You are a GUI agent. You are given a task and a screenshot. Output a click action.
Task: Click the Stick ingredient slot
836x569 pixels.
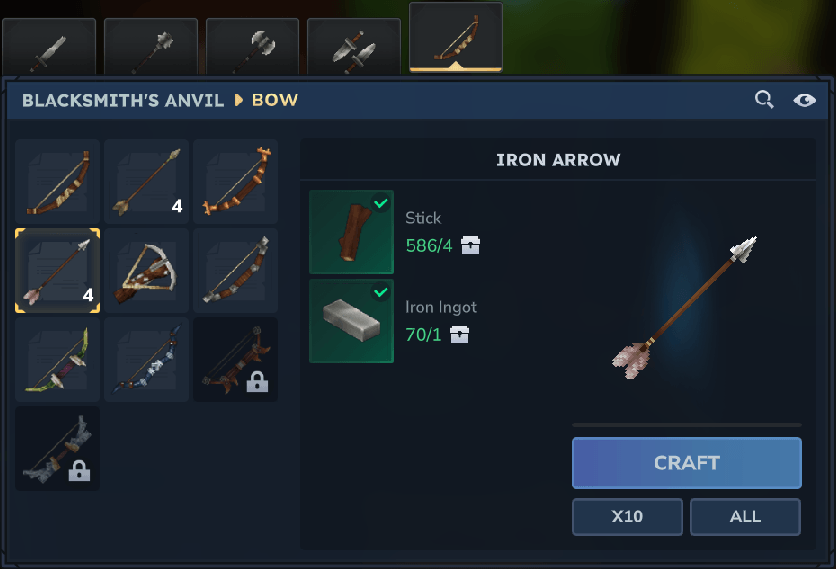pyautogui.click(x=351, y=232)
